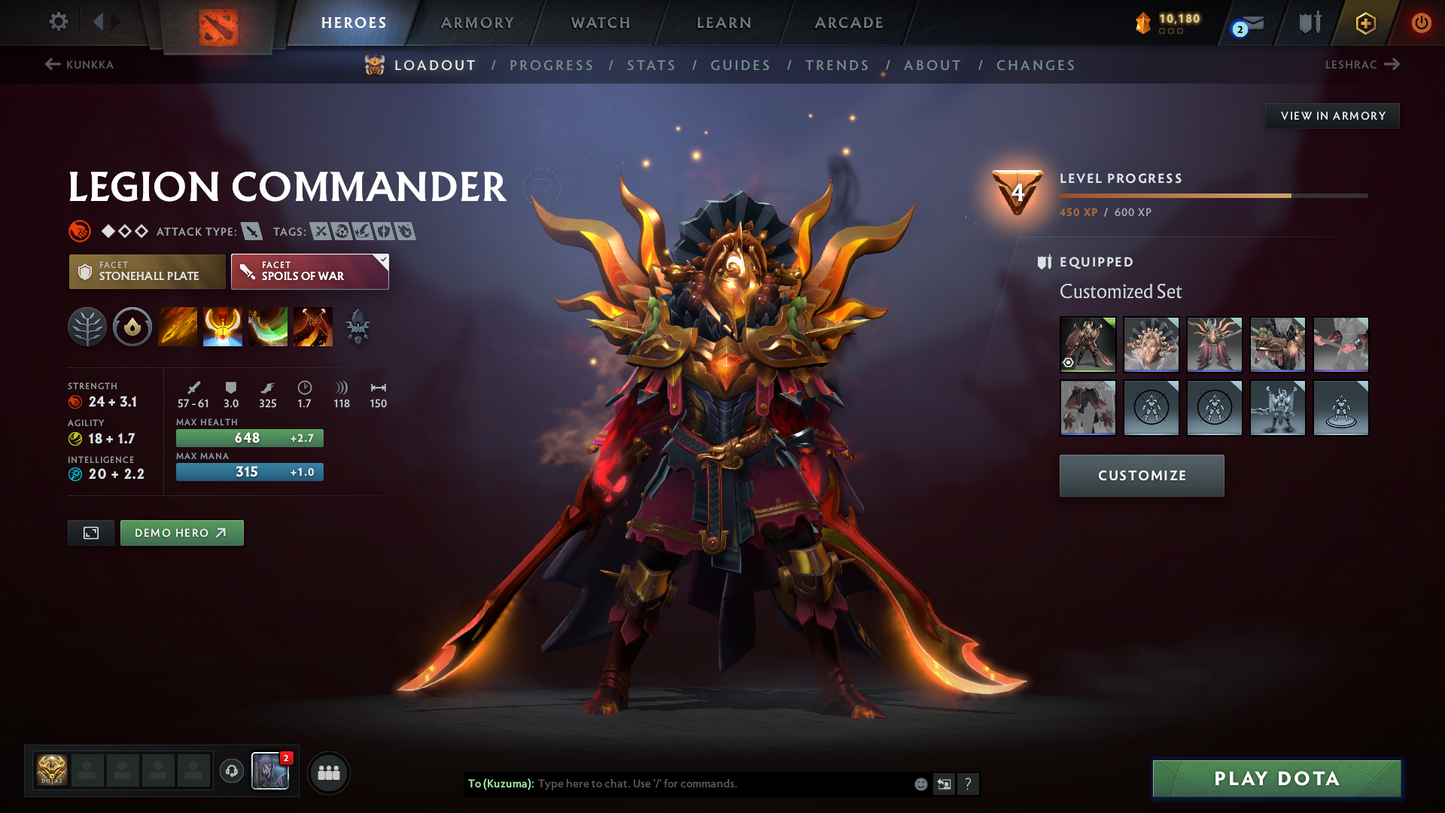Click the Duel ultimate ability icon
1445x813 pixels.
click(313, 327)
